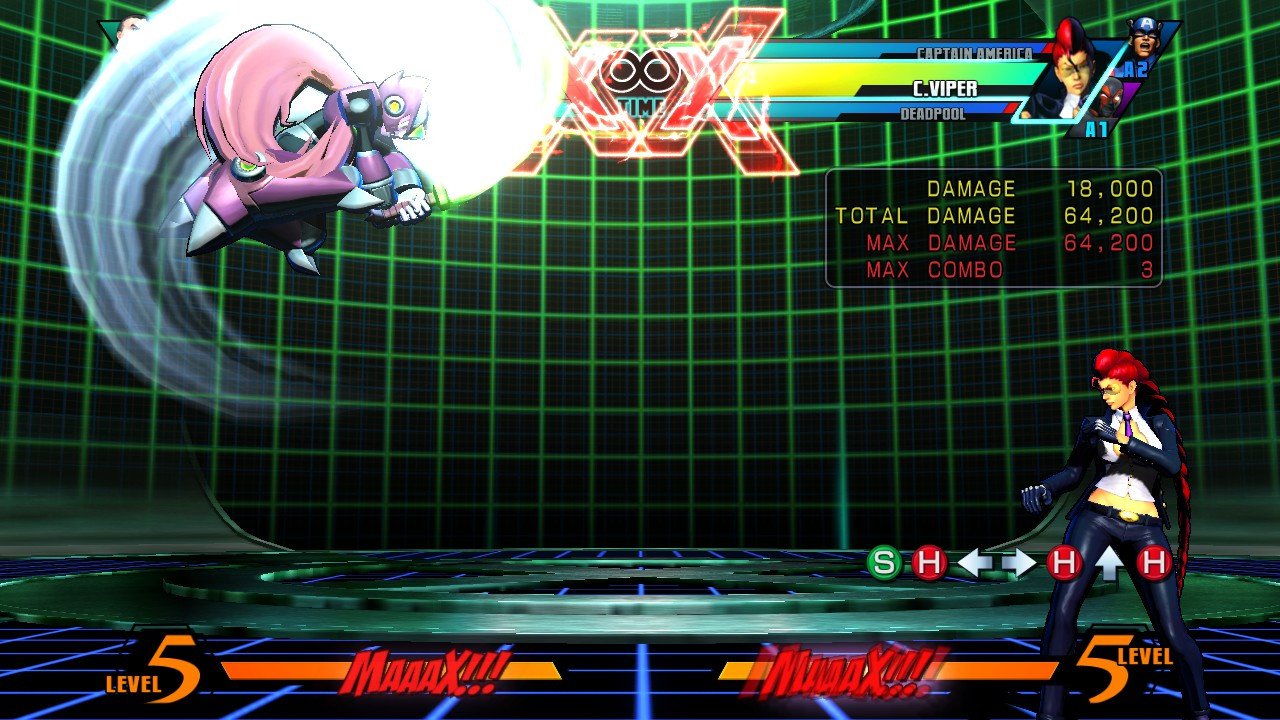Click the last red H input icon
Image resolution: width=1280 pixels, height=720 pixels.
click(x=1152, y=562)
